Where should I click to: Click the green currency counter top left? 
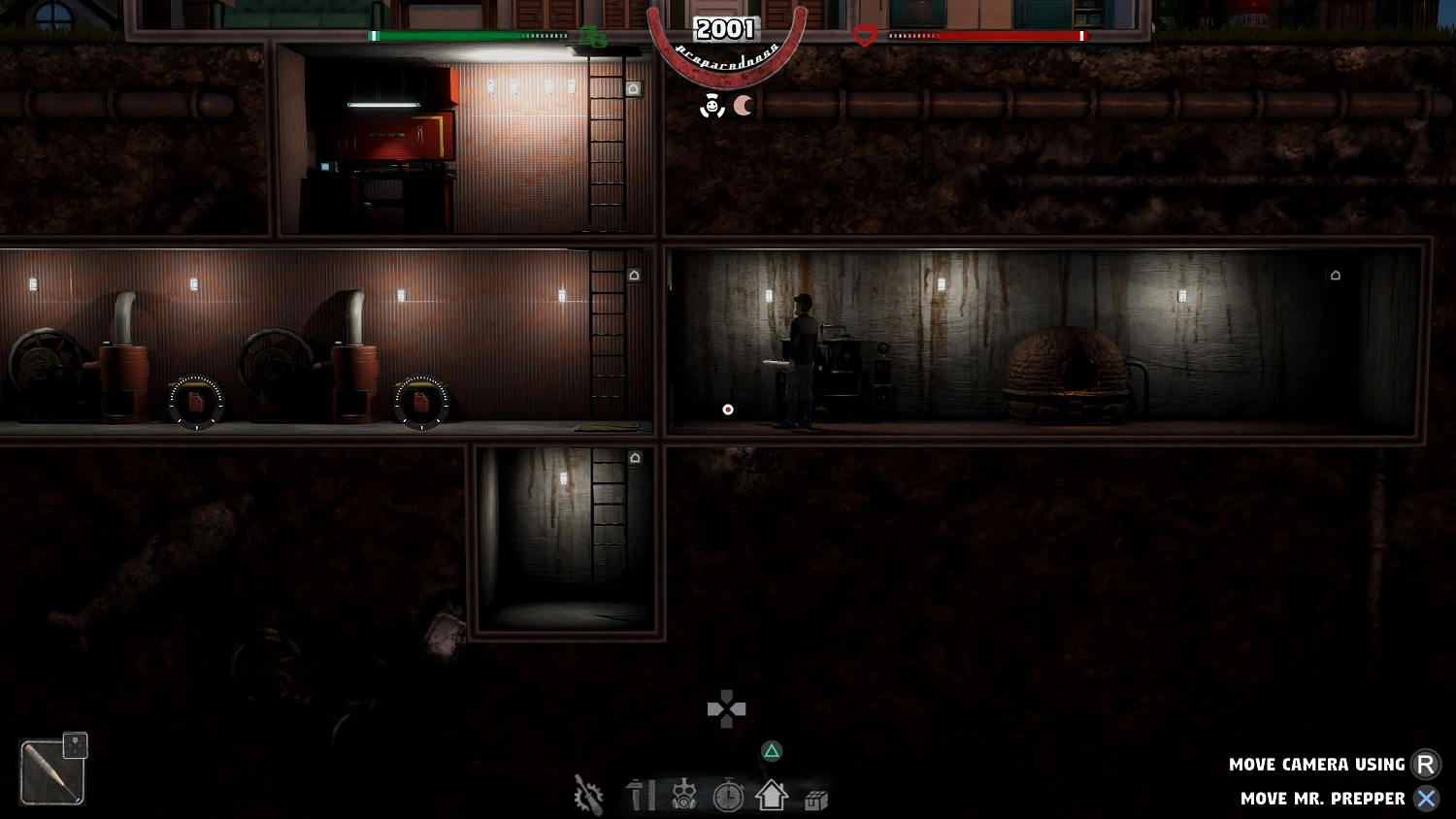pyautogui.click(x=590, y=39)
